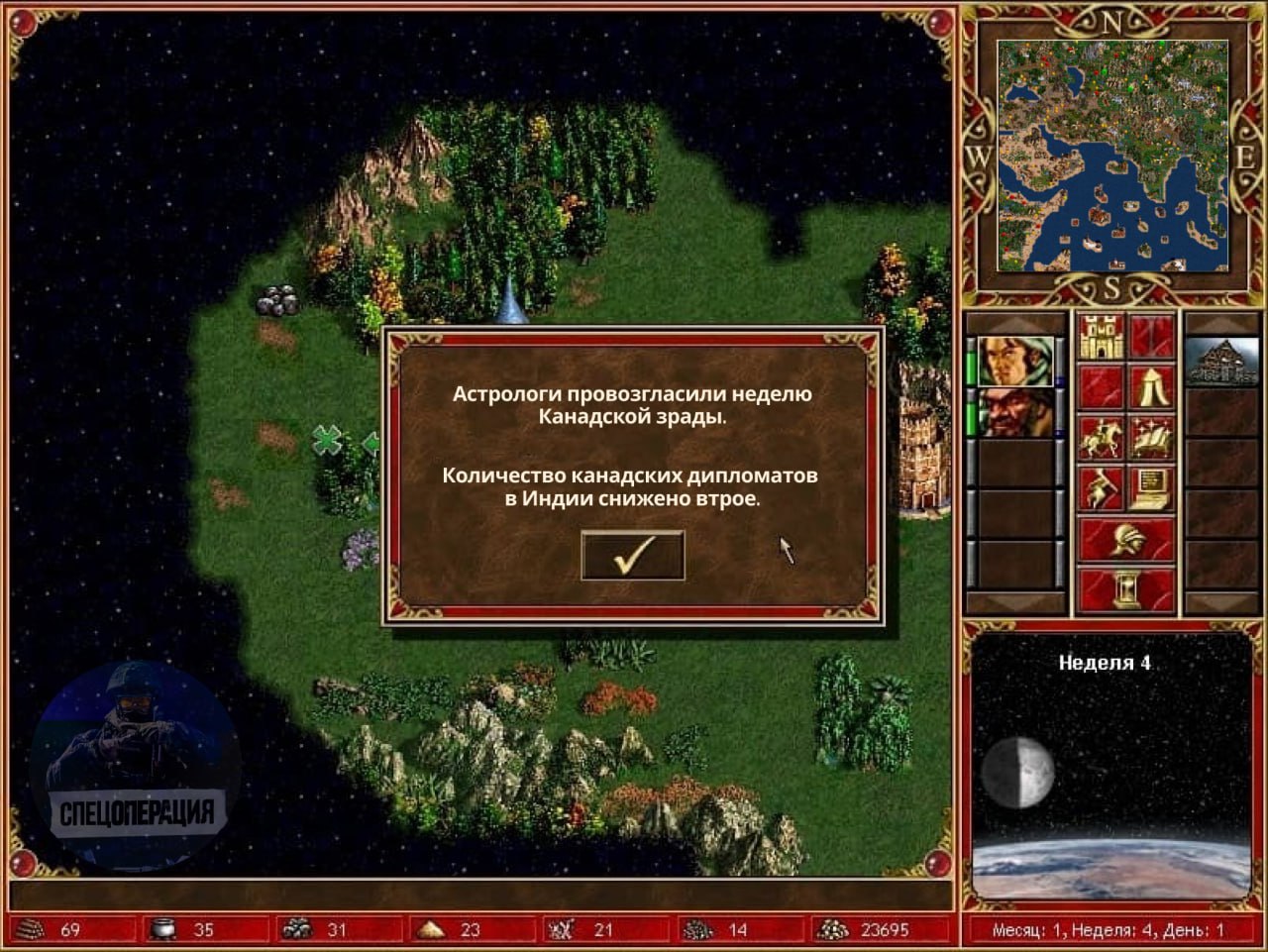The image size is (1268, 952).
Task: Cast a spell using the sparkling spellbook button
Action: click(1151, 438)
